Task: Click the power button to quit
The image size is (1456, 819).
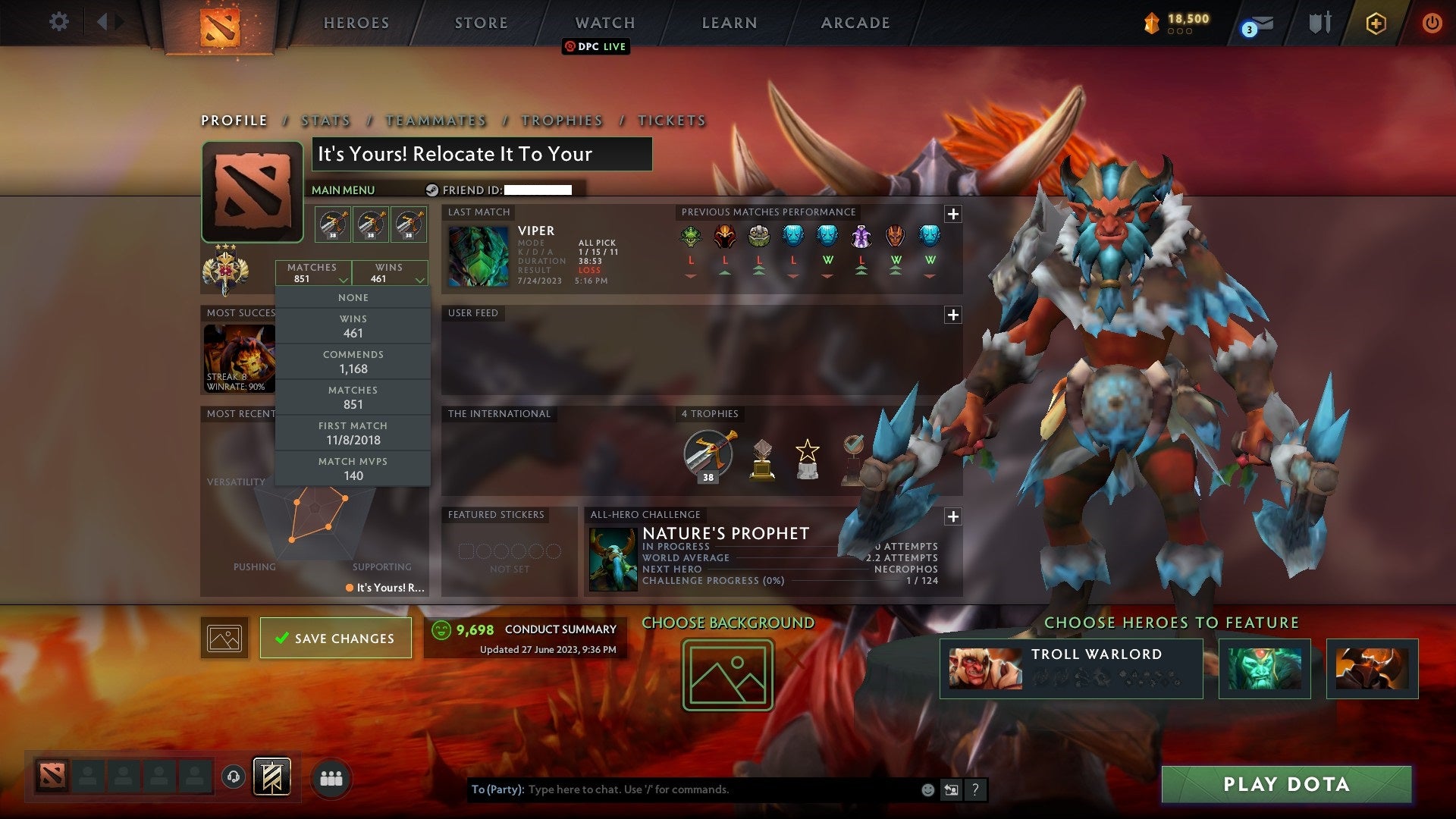Action: pos(1432,23)
